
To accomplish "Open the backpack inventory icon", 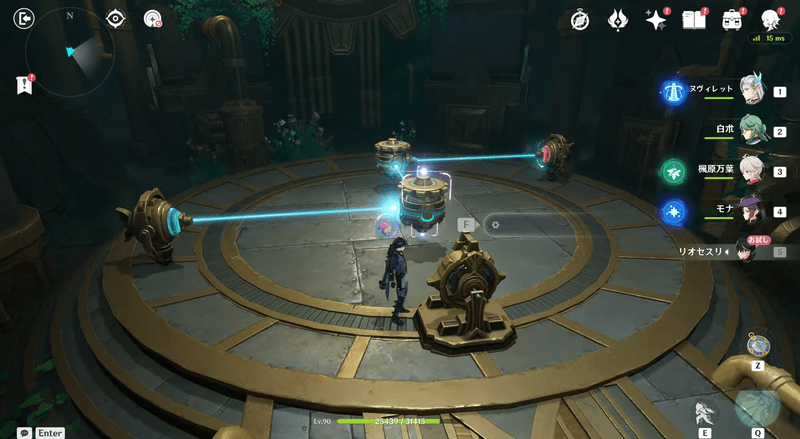I will (732, 20).
